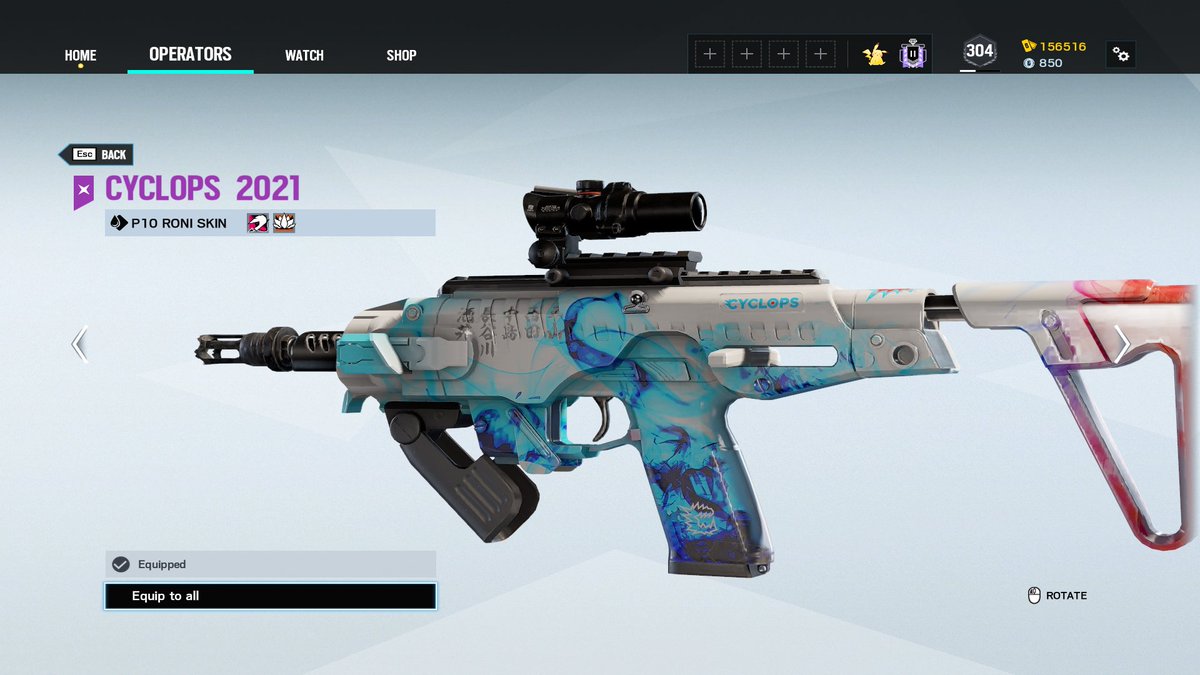This screenshot has height=675, width=1200.
Task: Switch to the Operators tab
Action: (190, 54)
